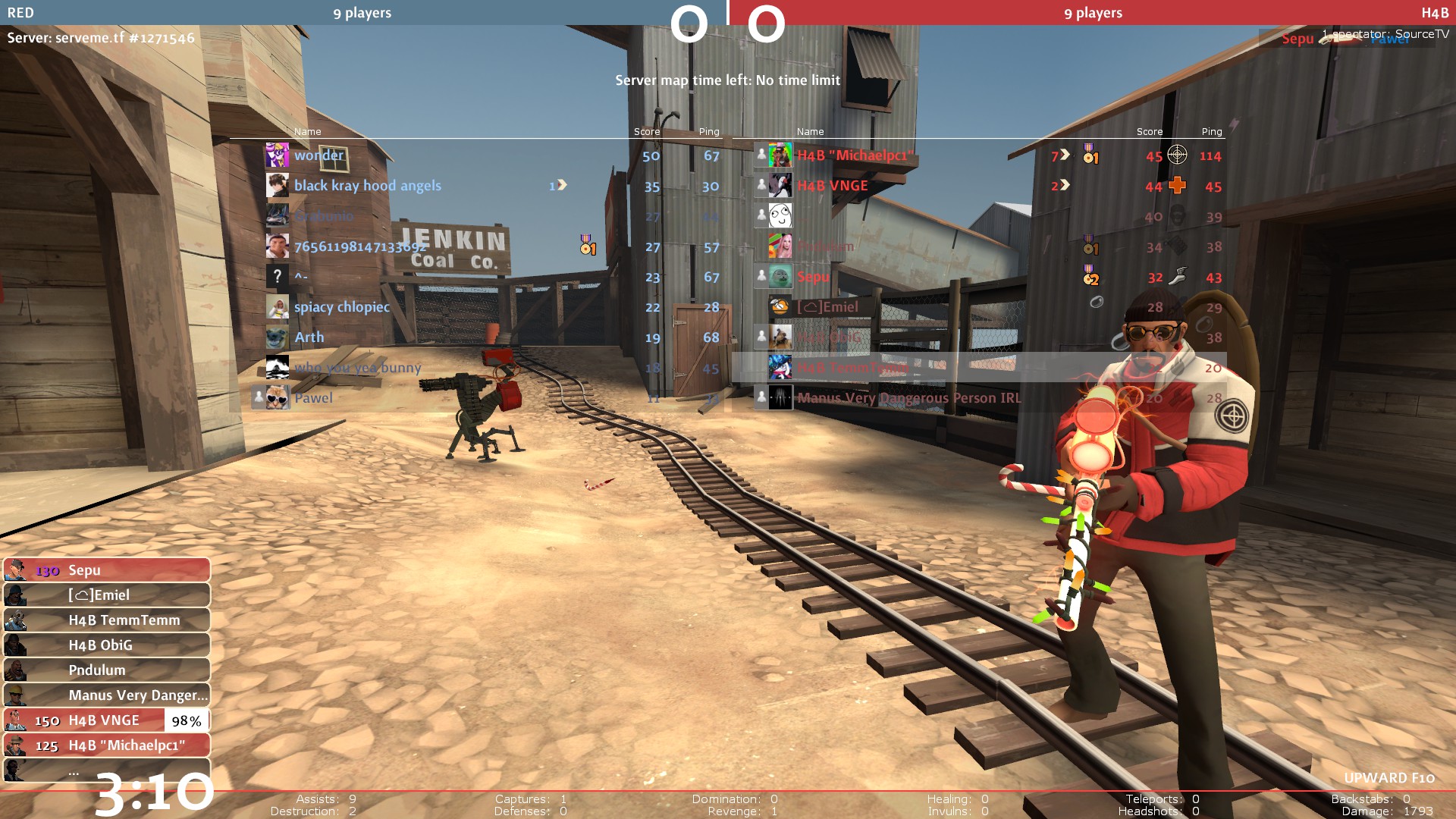Select player wonder in the scoreboard
Image resolution: width=1456 pixels, height=819 pixels.
coord(319,155)
